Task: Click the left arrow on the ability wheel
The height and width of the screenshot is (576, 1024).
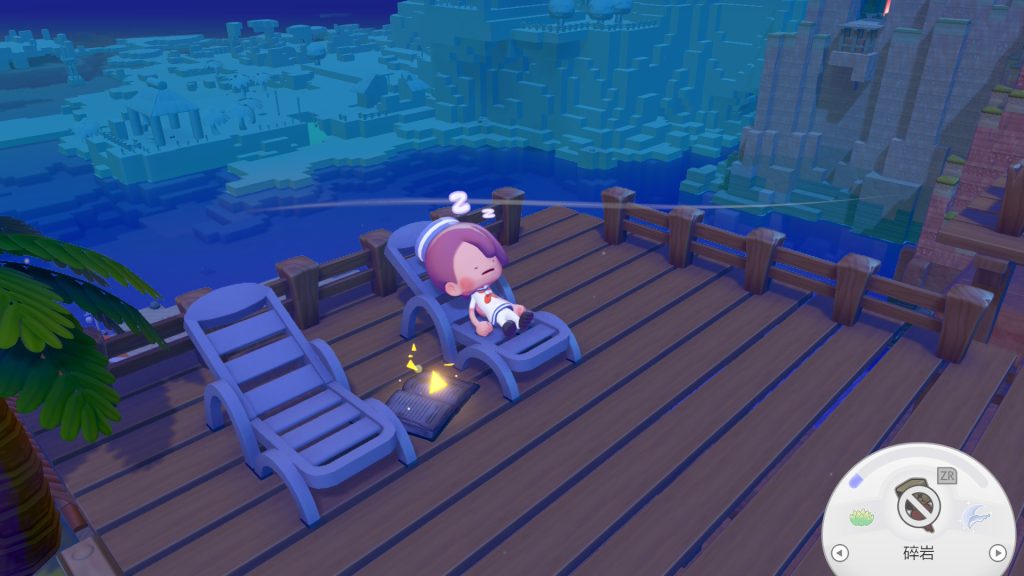Action: pos(840,552)
